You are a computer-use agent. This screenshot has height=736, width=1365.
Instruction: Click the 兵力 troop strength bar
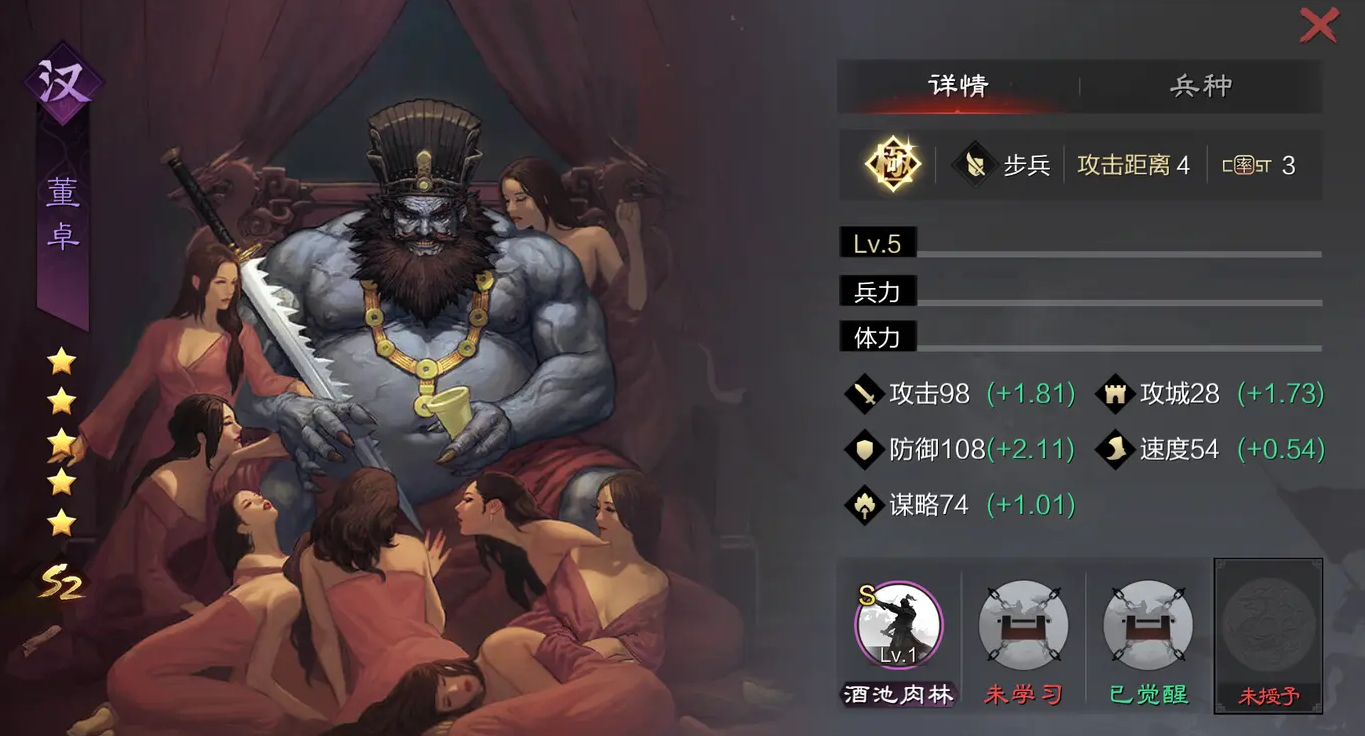(876, 291)
